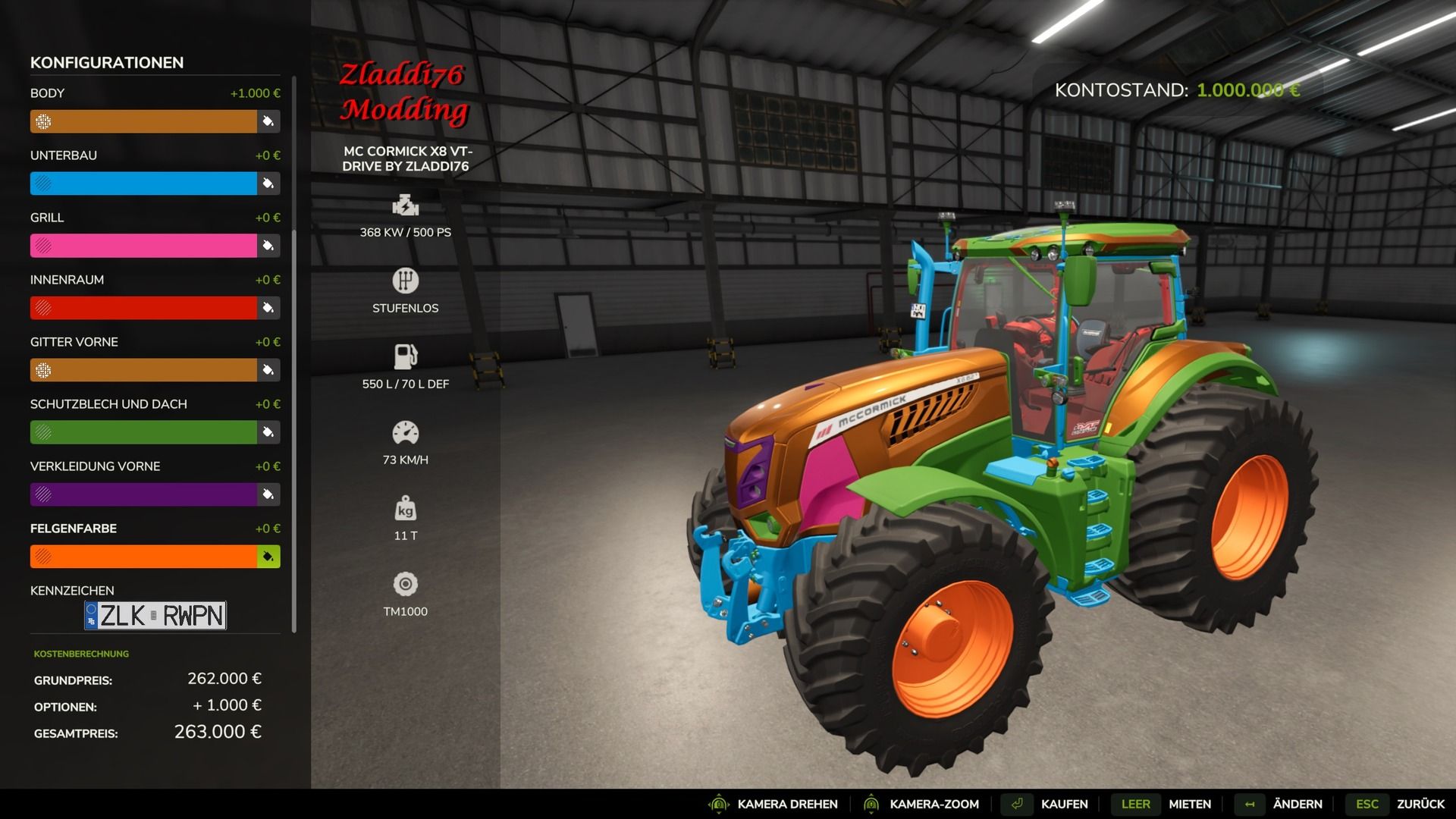
Task: Select the brown Body color bar
Action: point(144,121)
